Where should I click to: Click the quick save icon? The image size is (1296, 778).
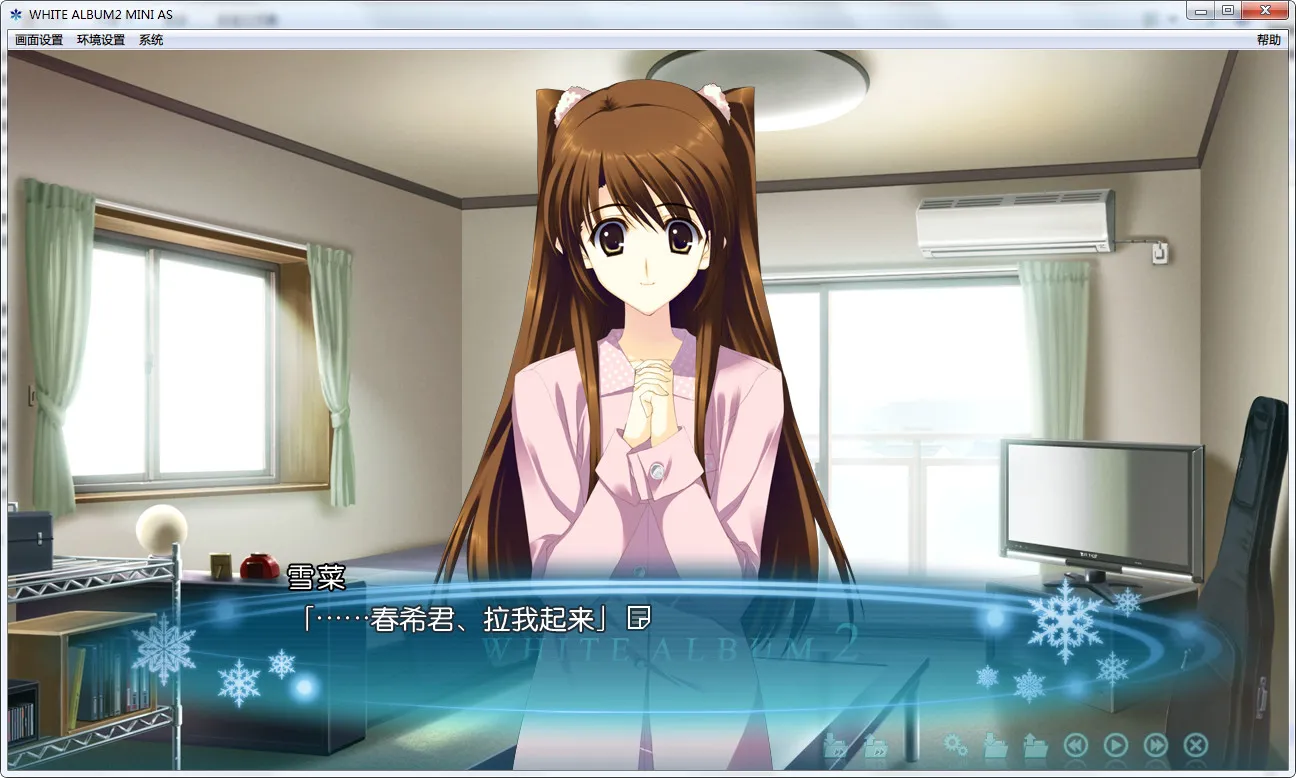(x=837, y=745)
